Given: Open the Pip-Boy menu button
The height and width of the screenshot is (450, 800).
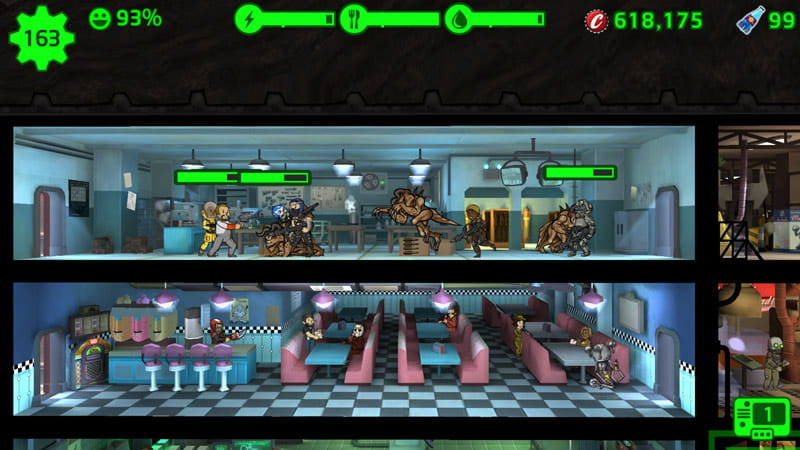Looking at the screenshot, I should tap(757, 416).
